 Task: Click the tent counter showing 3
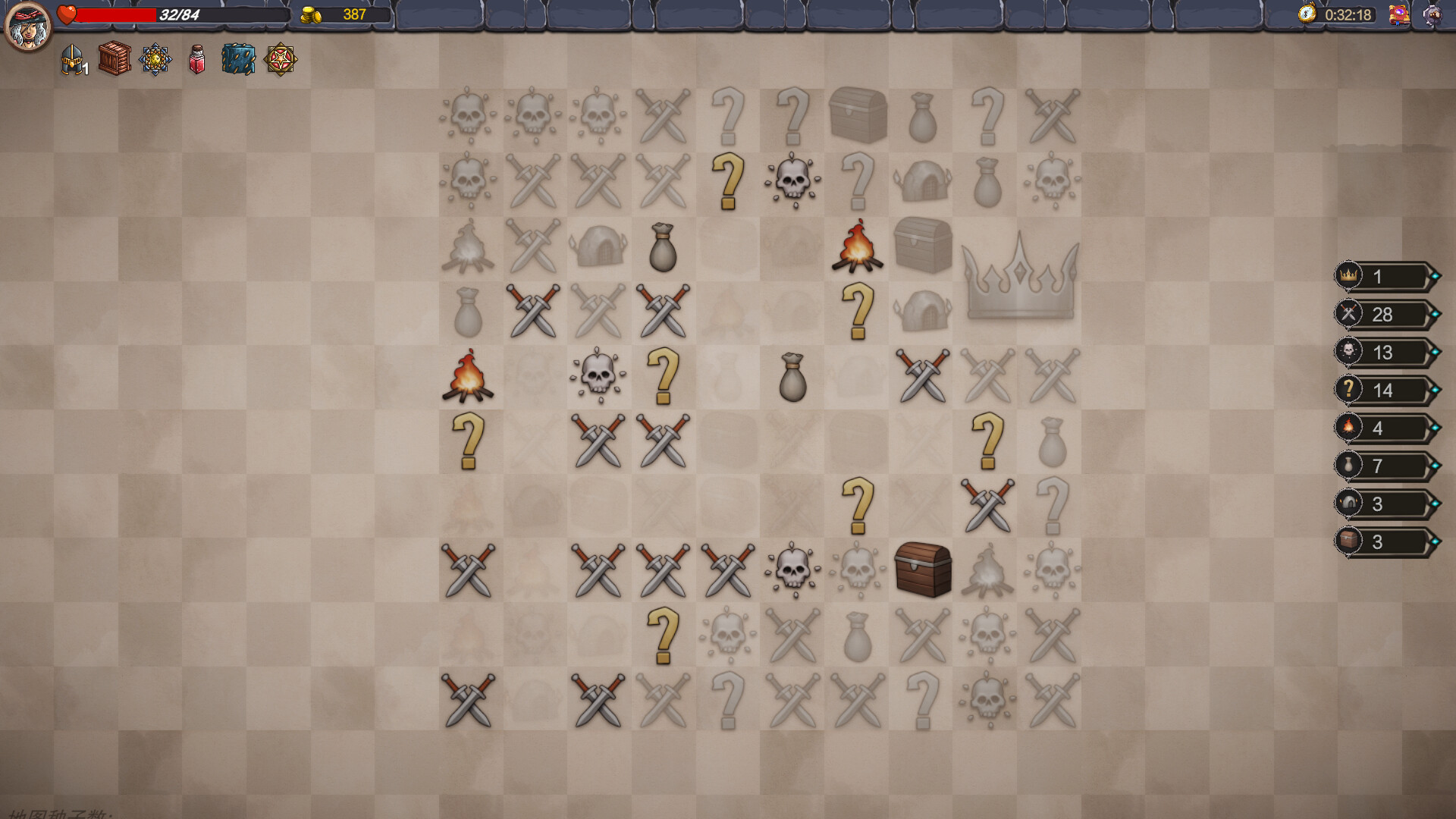[1384, 504]
